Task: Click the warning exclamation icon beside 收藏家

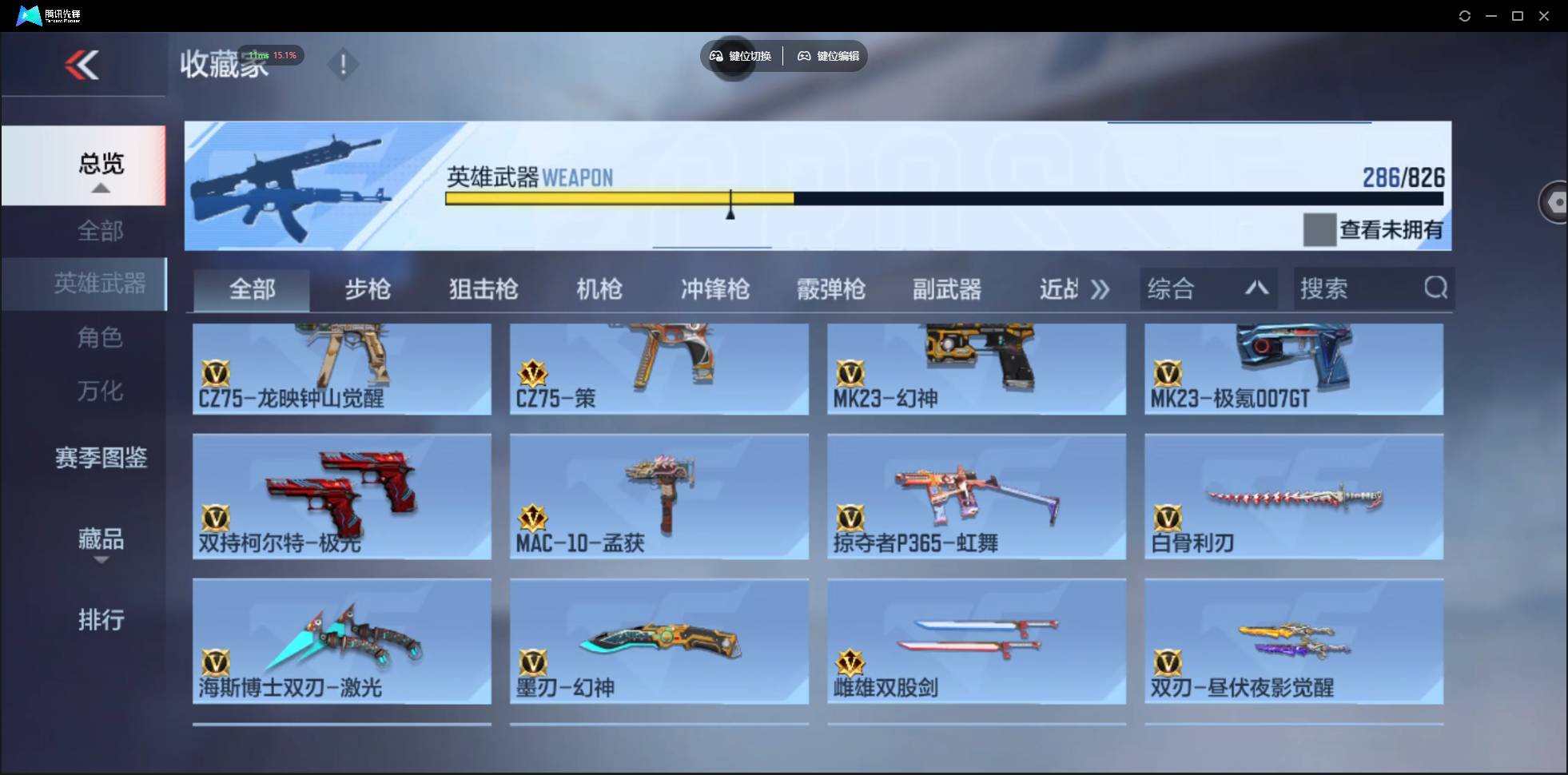Action: 343,64
